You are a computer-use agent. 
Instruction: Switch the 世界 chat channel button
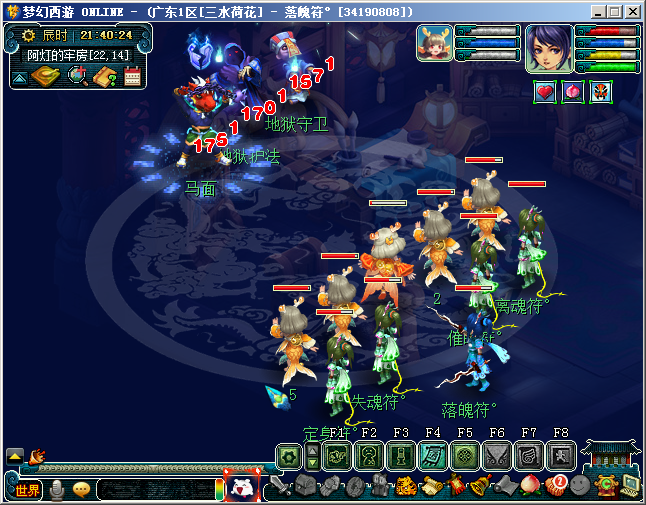tap(27, 489)
